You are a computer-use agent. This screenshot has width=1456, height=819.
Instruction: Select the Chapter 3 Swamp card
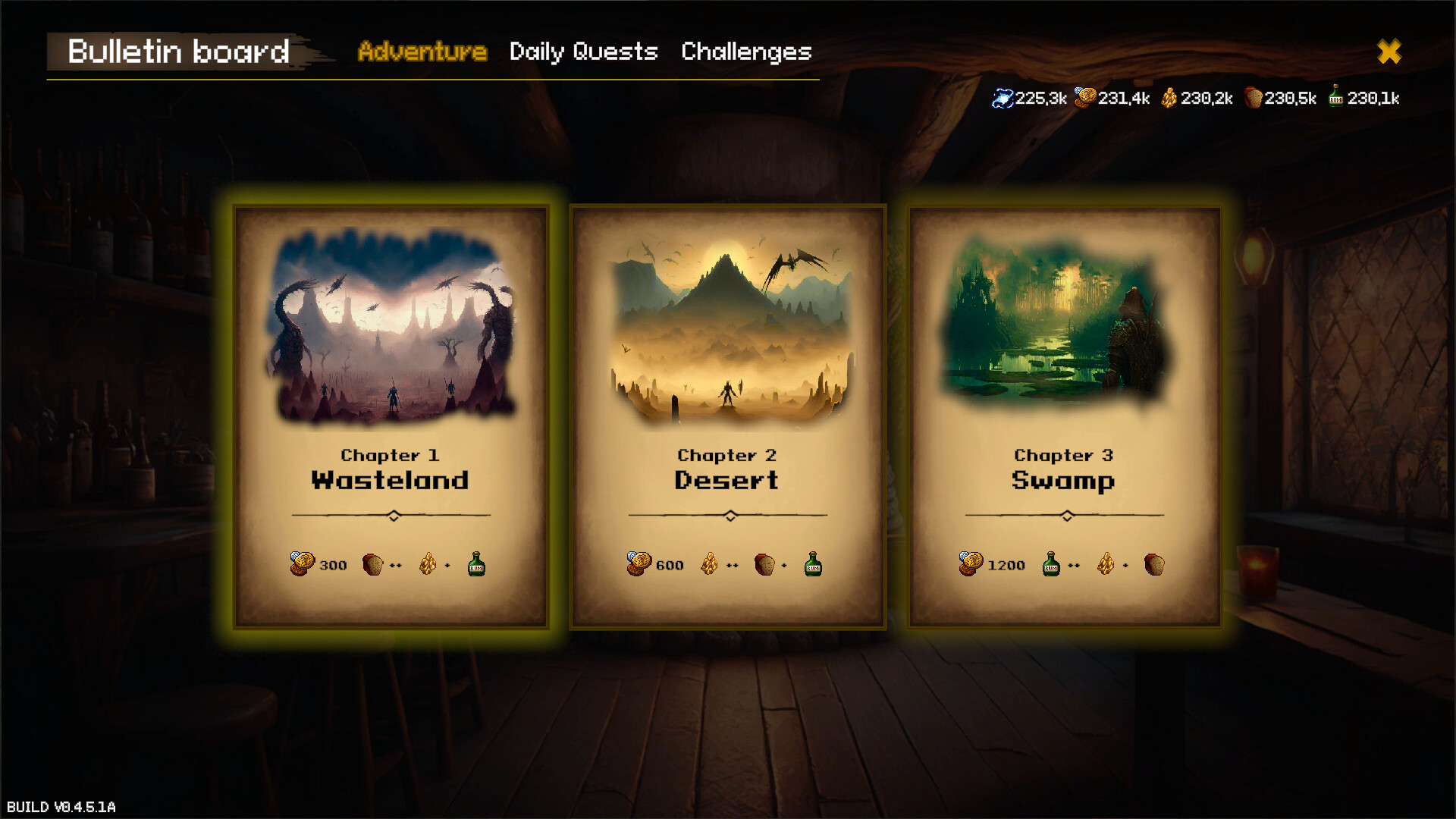1065,417
